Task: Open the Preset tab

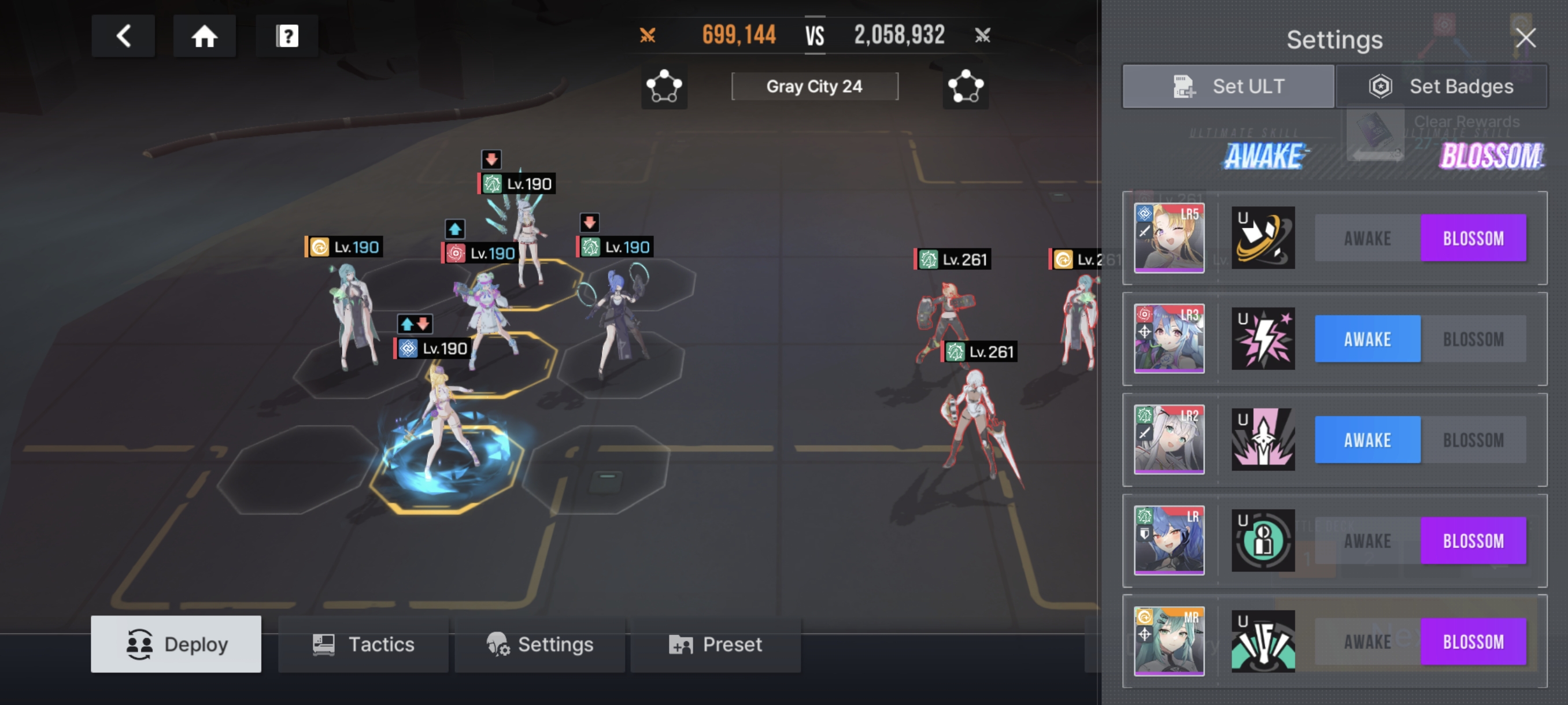Action: (715, 644)
